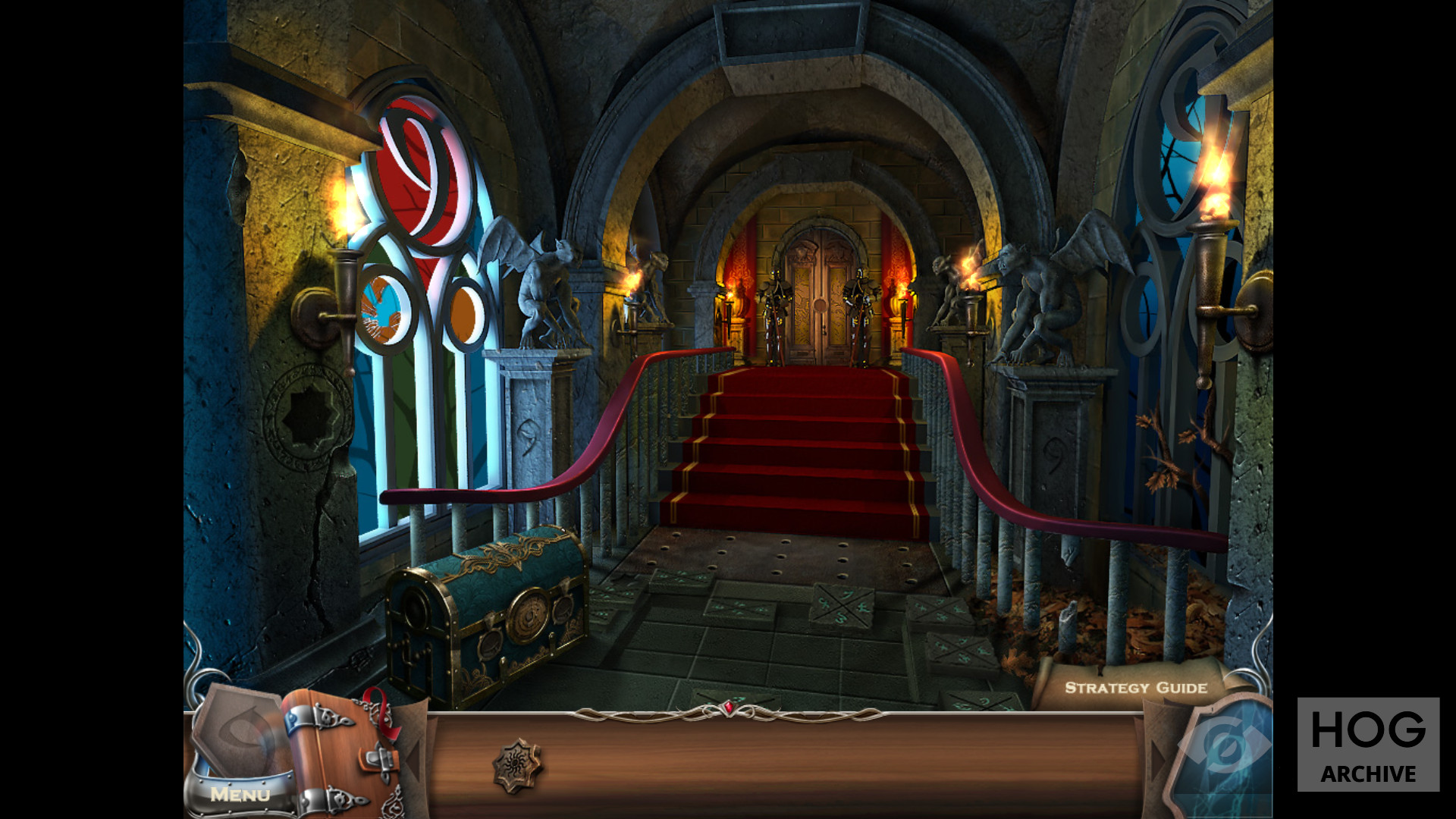Select the sun-engraved medallion in inventory
Viewport: 1456px width, 819px height.
point(518,766)
